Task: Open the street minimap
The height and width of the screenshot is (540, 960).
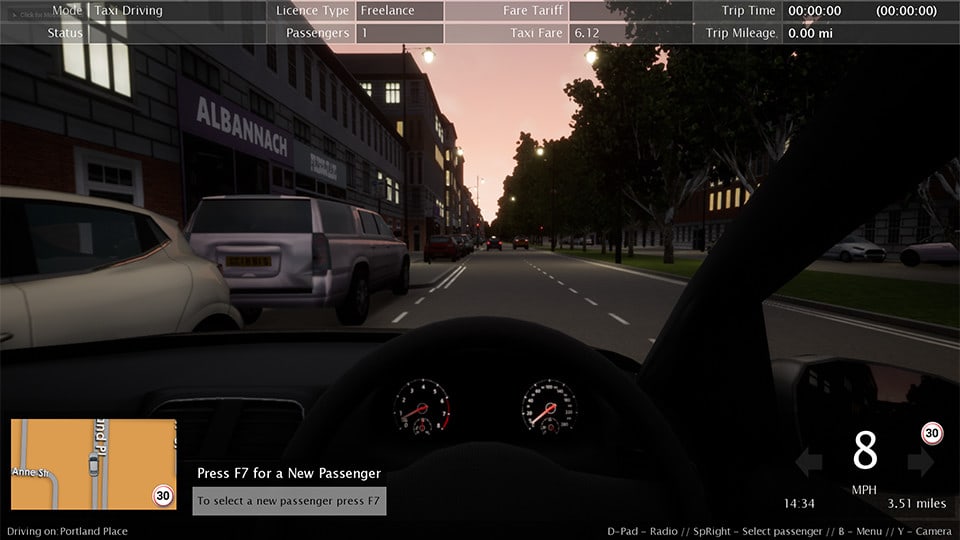Action: [93, 464]
